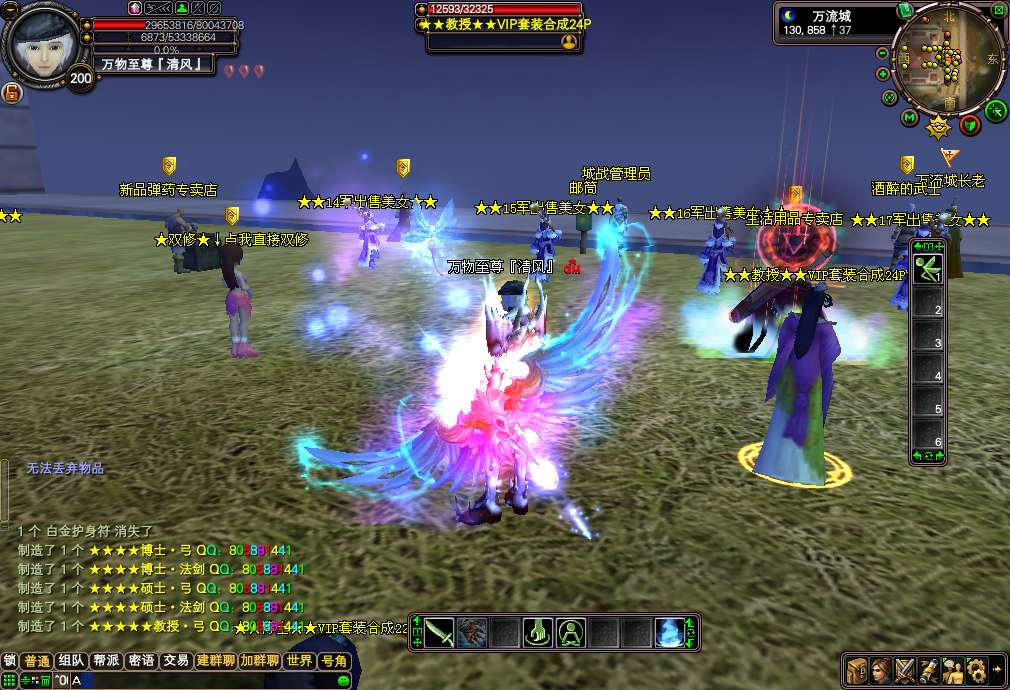Select the 世界 world chat tab

click(x=299, y=661)
